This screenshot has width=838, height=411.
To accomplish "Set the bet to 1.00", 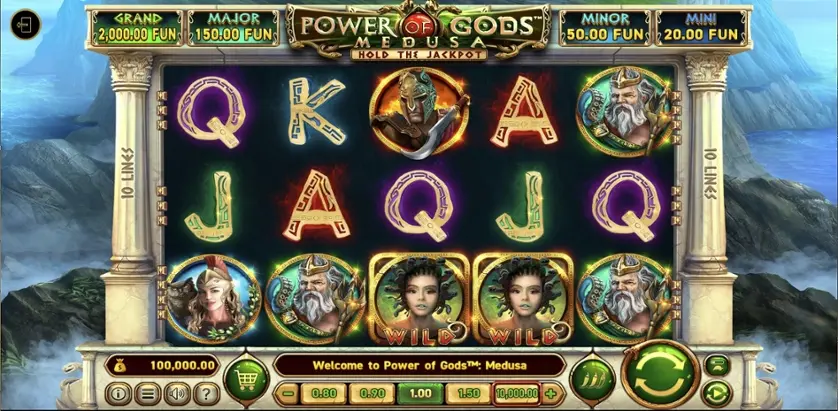I will (x=420, y=394).
